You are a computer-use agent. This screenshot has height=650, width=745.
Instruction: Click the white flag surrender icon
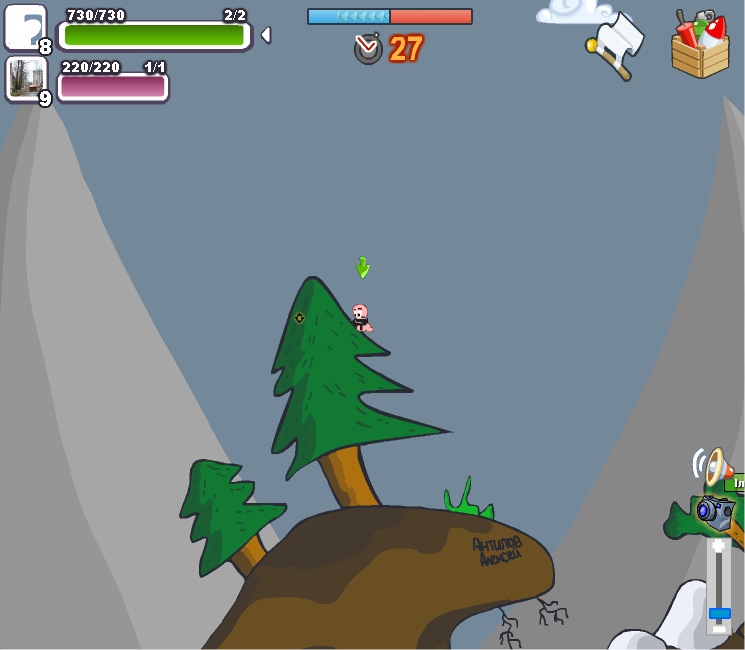point(616,44)
